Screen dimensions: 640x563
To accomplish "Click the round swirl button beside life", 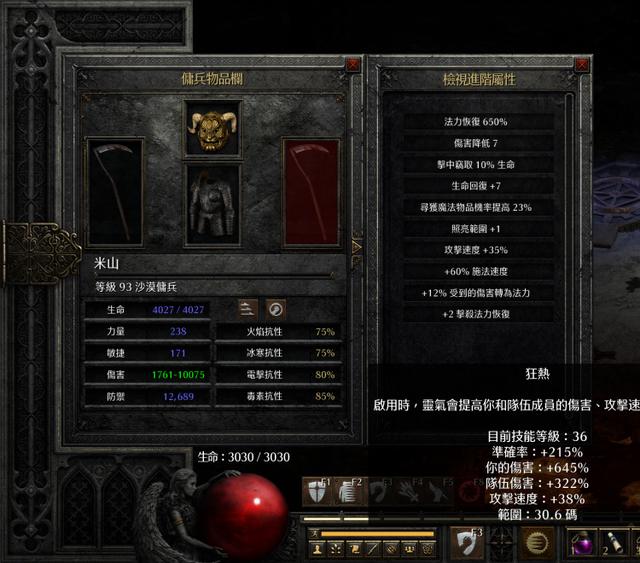I will (x=276, y=309).
